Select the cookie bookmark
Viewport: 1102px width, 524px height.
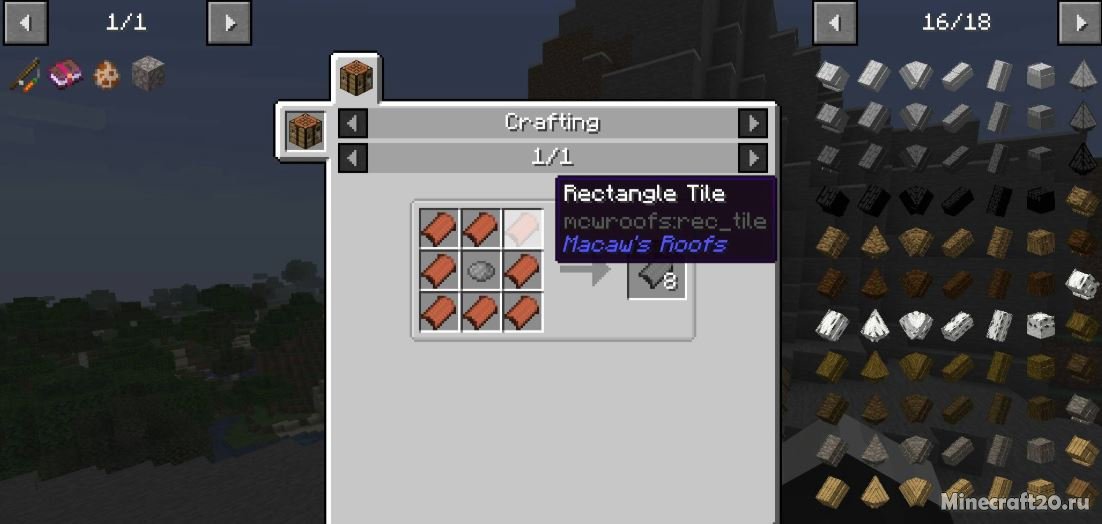[x=107, y=75]
